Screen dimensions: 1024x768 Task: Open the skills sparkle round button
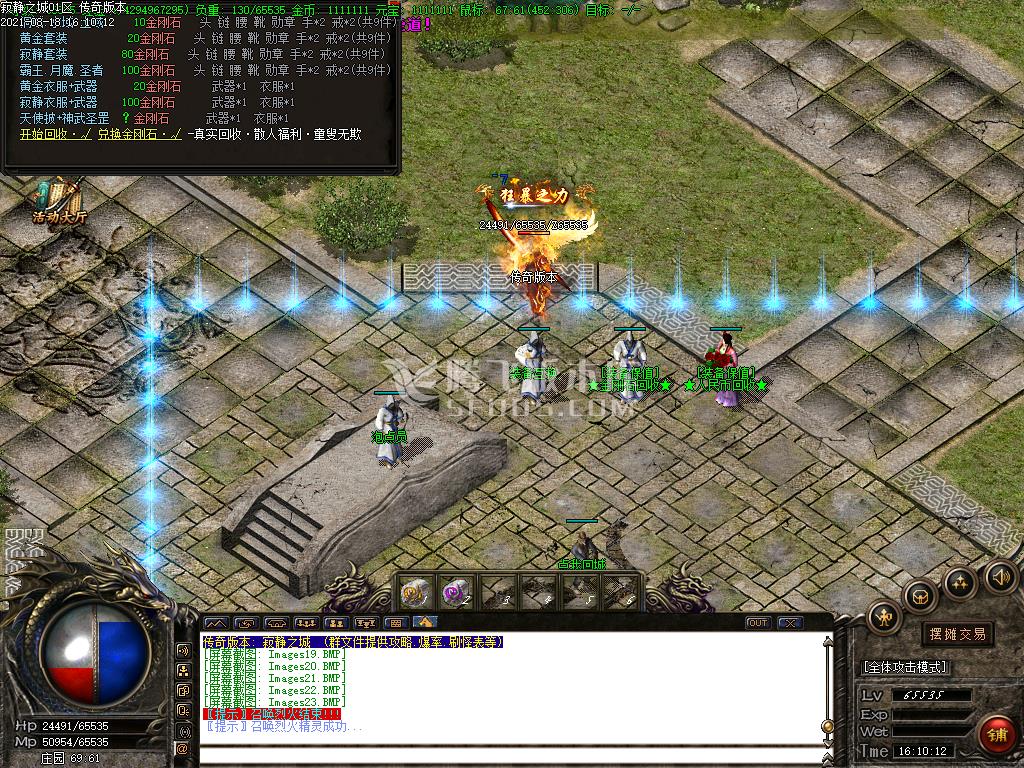[960, 581]
